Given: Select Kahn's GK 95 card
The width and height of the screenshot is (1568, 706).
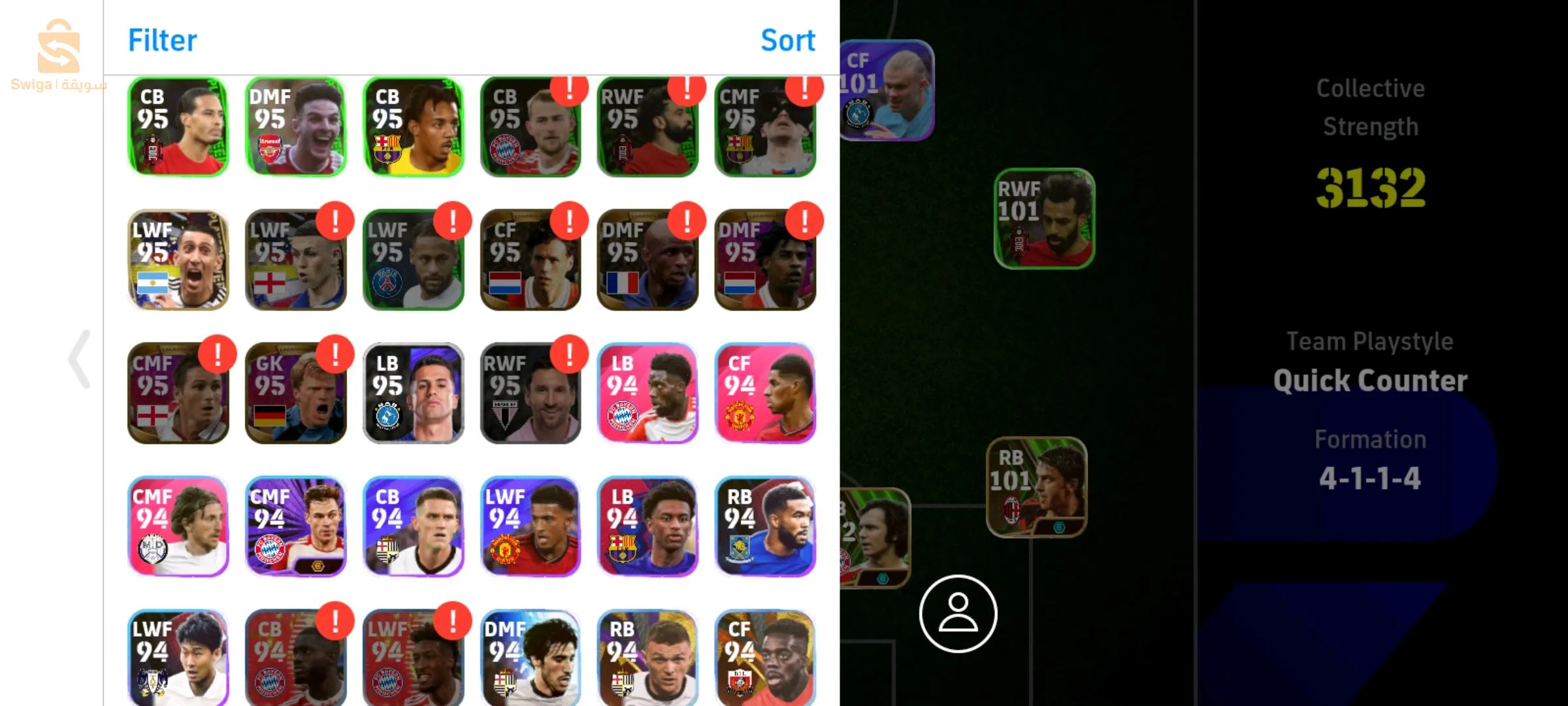Looking at the screenshot, I should tap(295, 392).
